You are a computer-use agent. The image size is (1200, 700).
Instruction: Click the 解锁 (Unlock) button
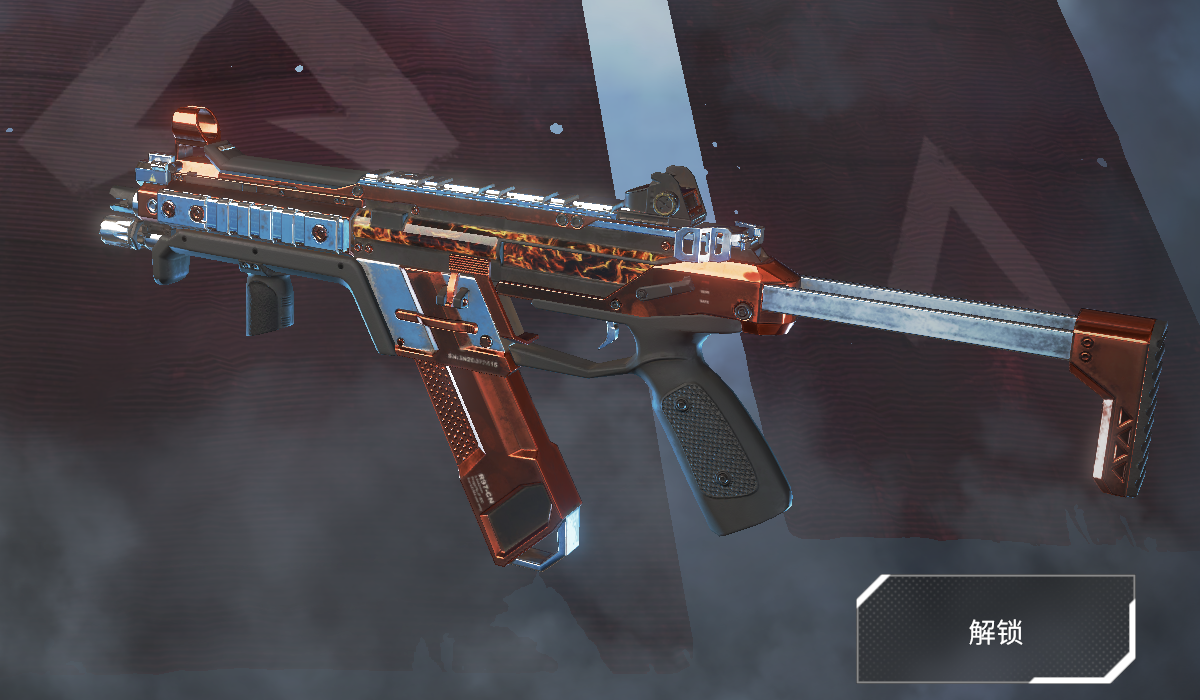click(x=995, y=629)
